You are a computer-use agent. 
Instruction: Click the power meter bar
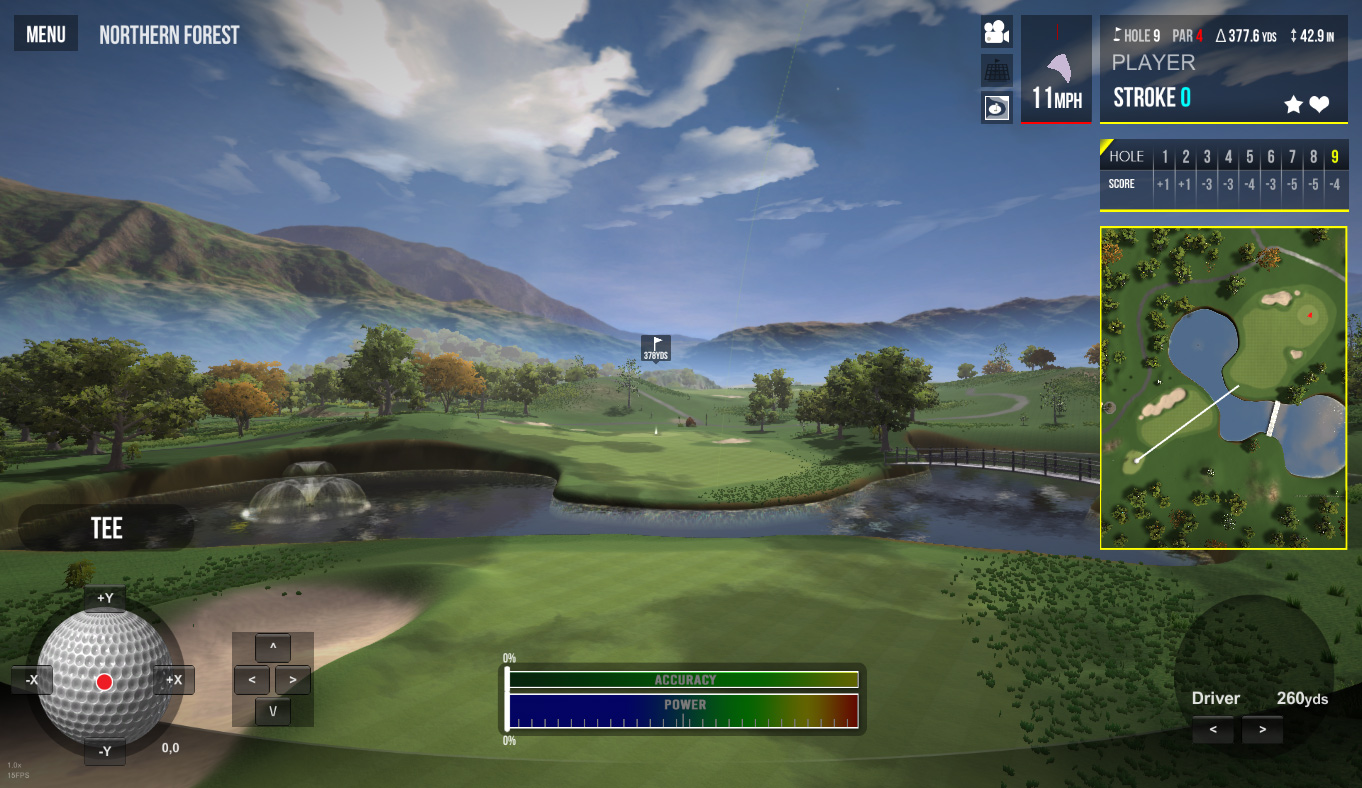click(x=684, y=711)
